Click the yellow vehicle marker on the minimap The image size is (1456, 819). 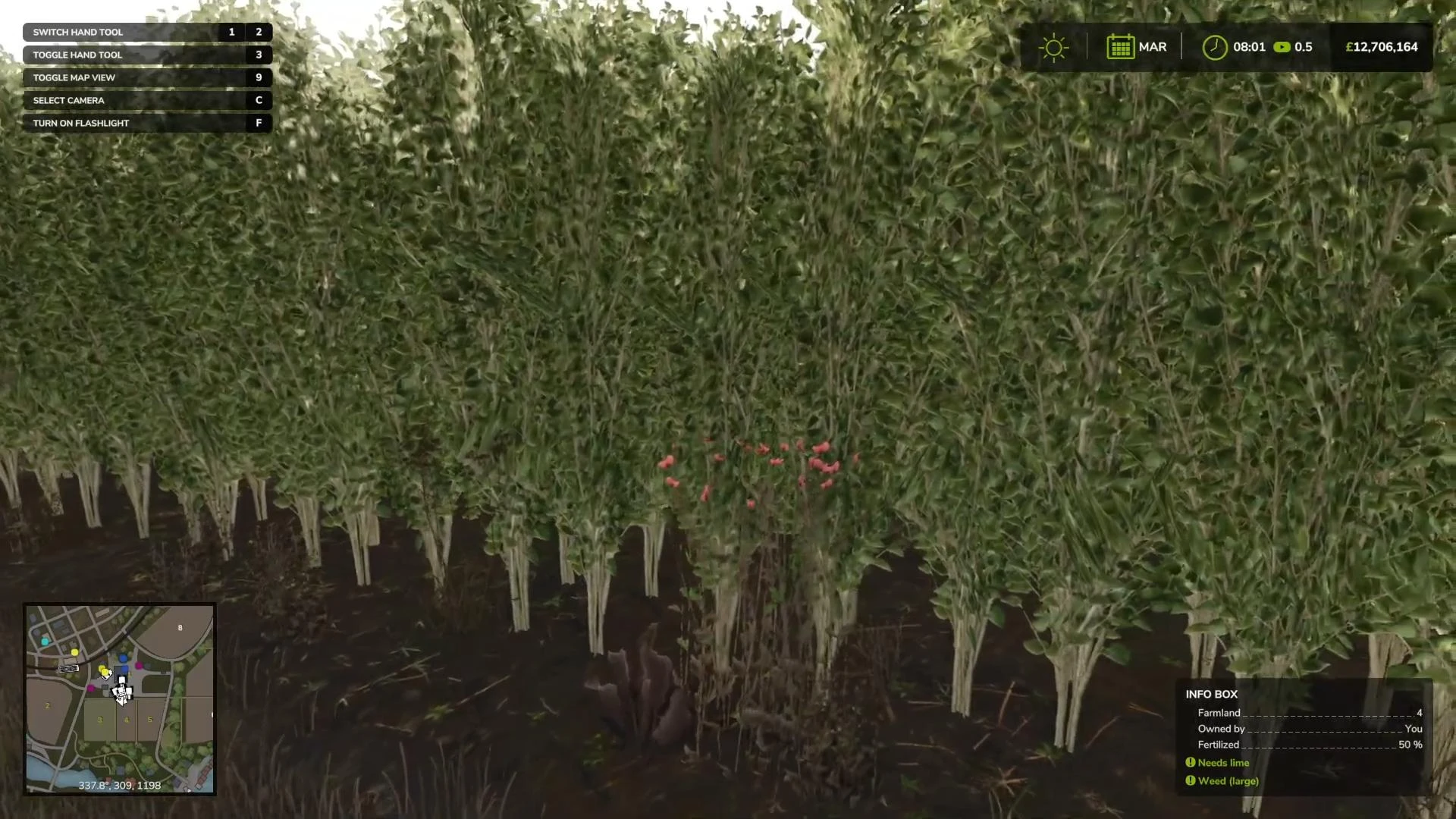[x=105, y=672]
